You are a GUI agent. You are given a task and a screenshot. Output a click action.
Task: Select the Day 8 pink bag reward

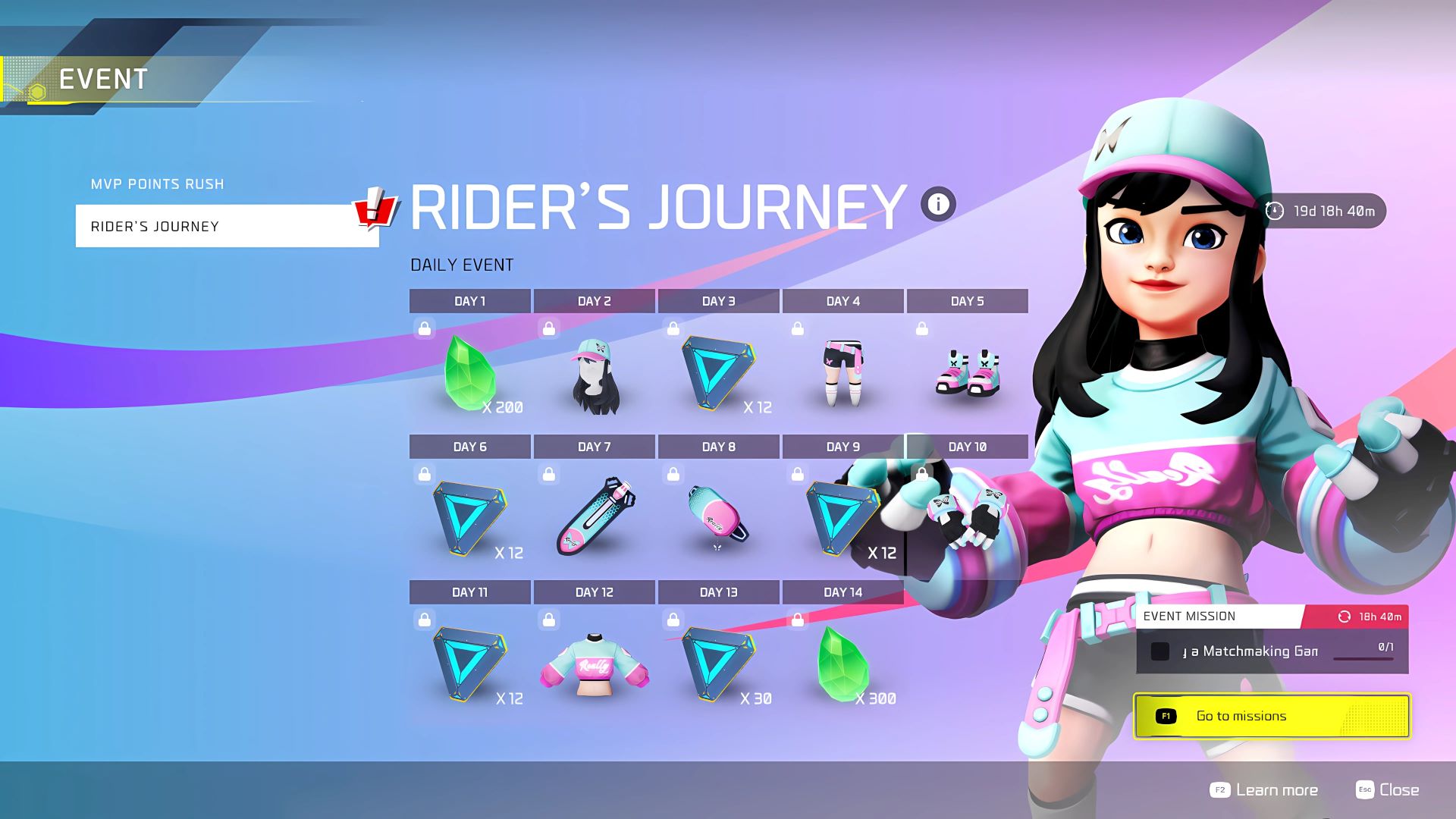click(x=718, y=516)
